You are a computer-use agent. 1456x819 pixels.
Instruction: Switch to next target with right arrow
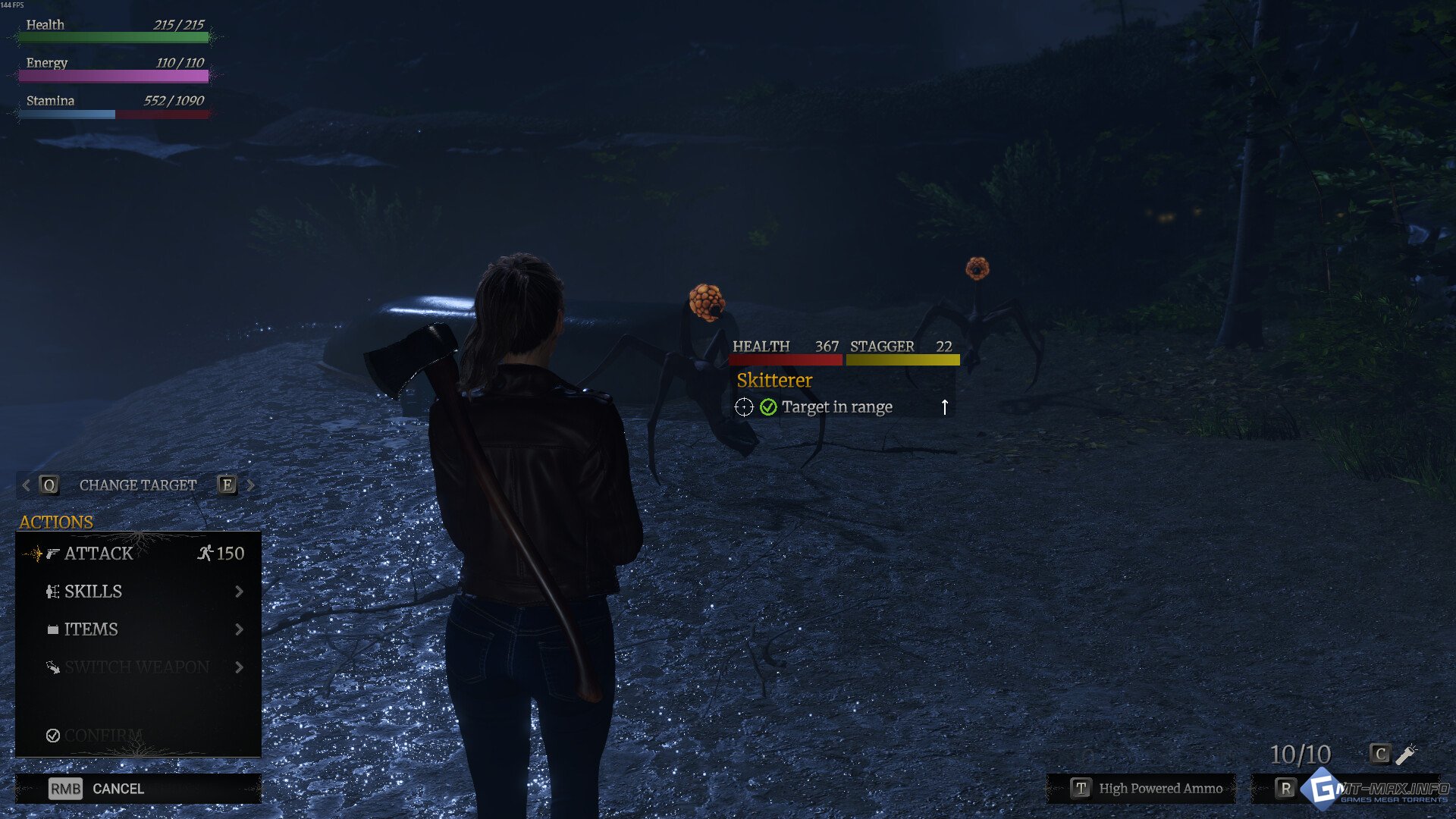pos(250,485)
